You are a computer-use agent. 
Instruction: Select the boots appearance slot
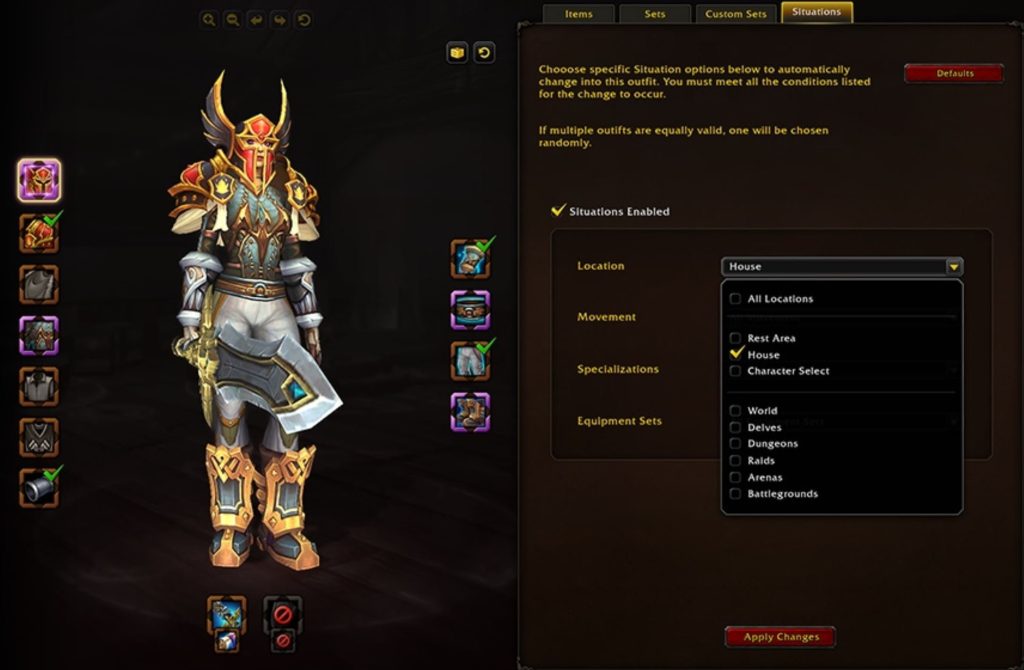click(469, 411)
